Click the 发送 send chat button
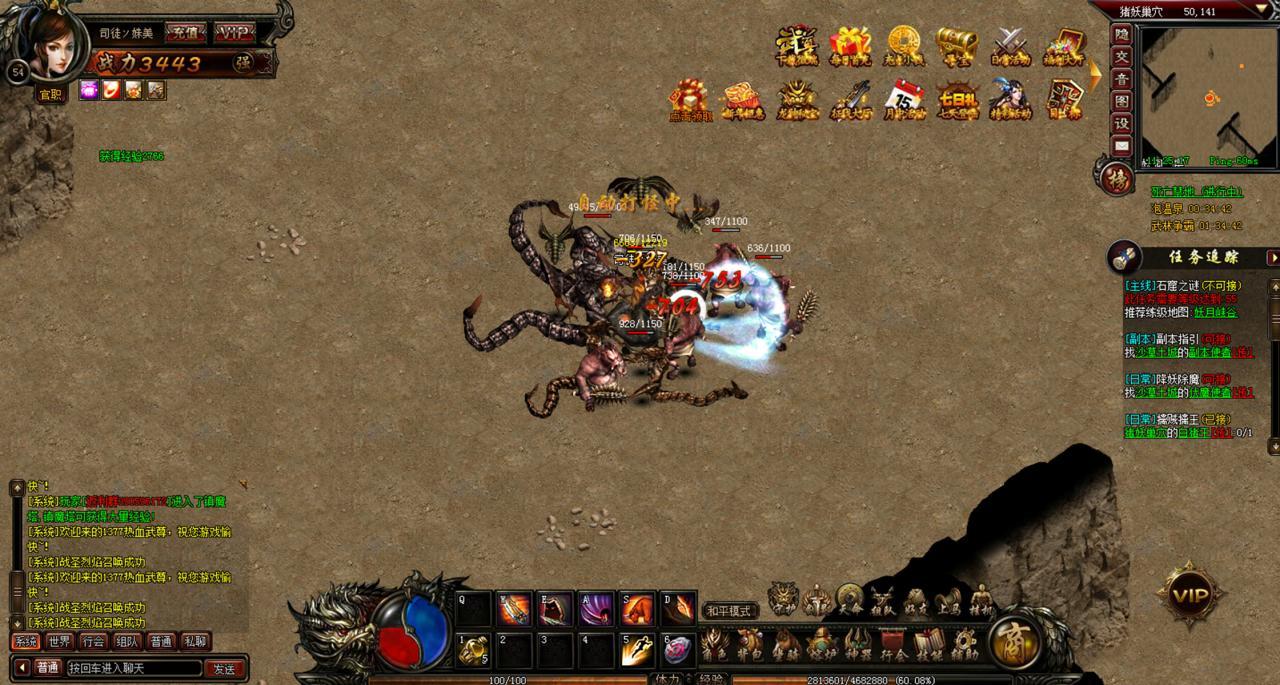This screenshot has height=685, width=1280. pyautogui.click(x=224, y=668)
